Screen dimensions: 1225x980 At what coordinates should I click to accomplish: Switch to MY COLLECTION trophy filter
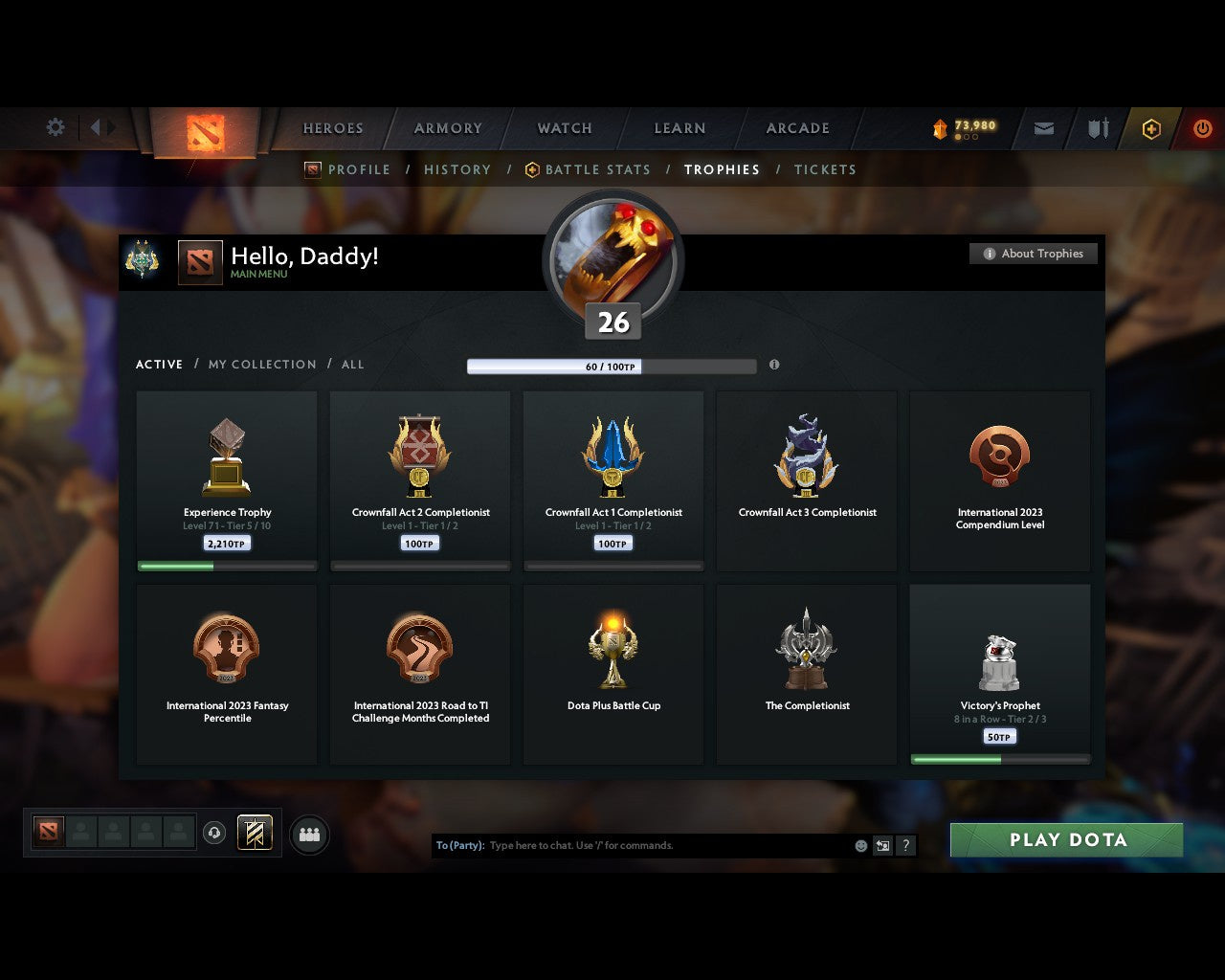(x=261, y=365)
